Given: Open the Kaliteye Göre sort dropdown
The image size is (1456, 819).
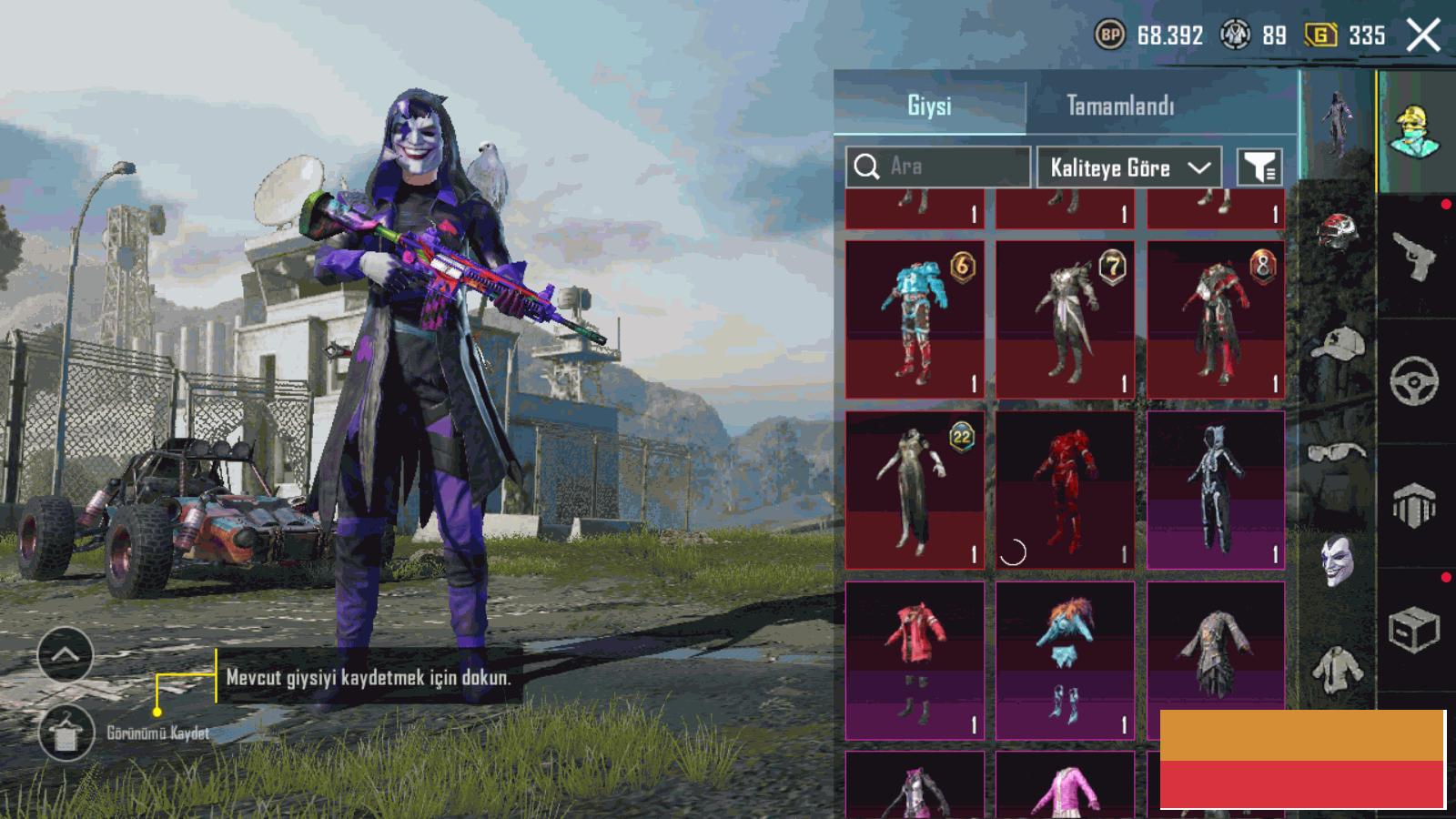Looking at the screenshot, I should pyautogui.click(x=1128, y=167).
